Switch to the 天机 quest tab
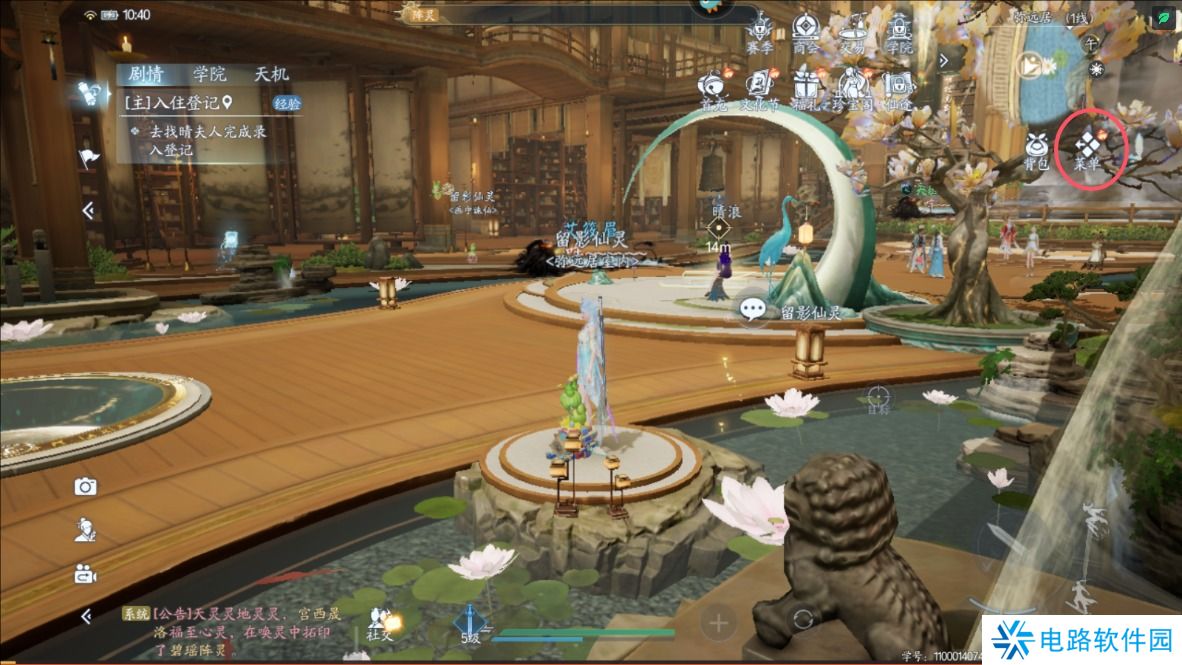The width and height of the screenshot is (1182, 665). (x=271, y=74)
